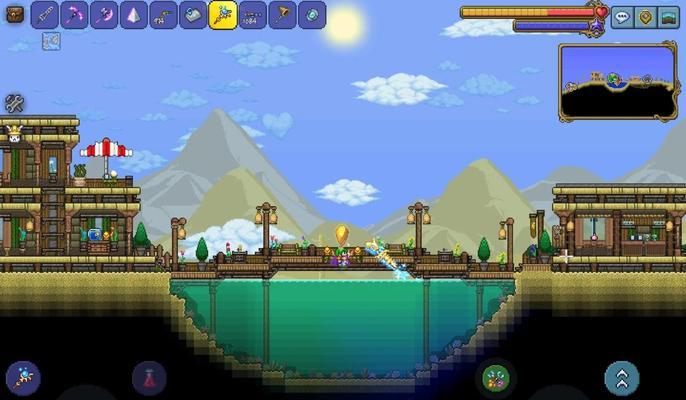Viewport: 686px width, 400px height.
Task: Activate the quick buff potions button
Action: [495, 378]
